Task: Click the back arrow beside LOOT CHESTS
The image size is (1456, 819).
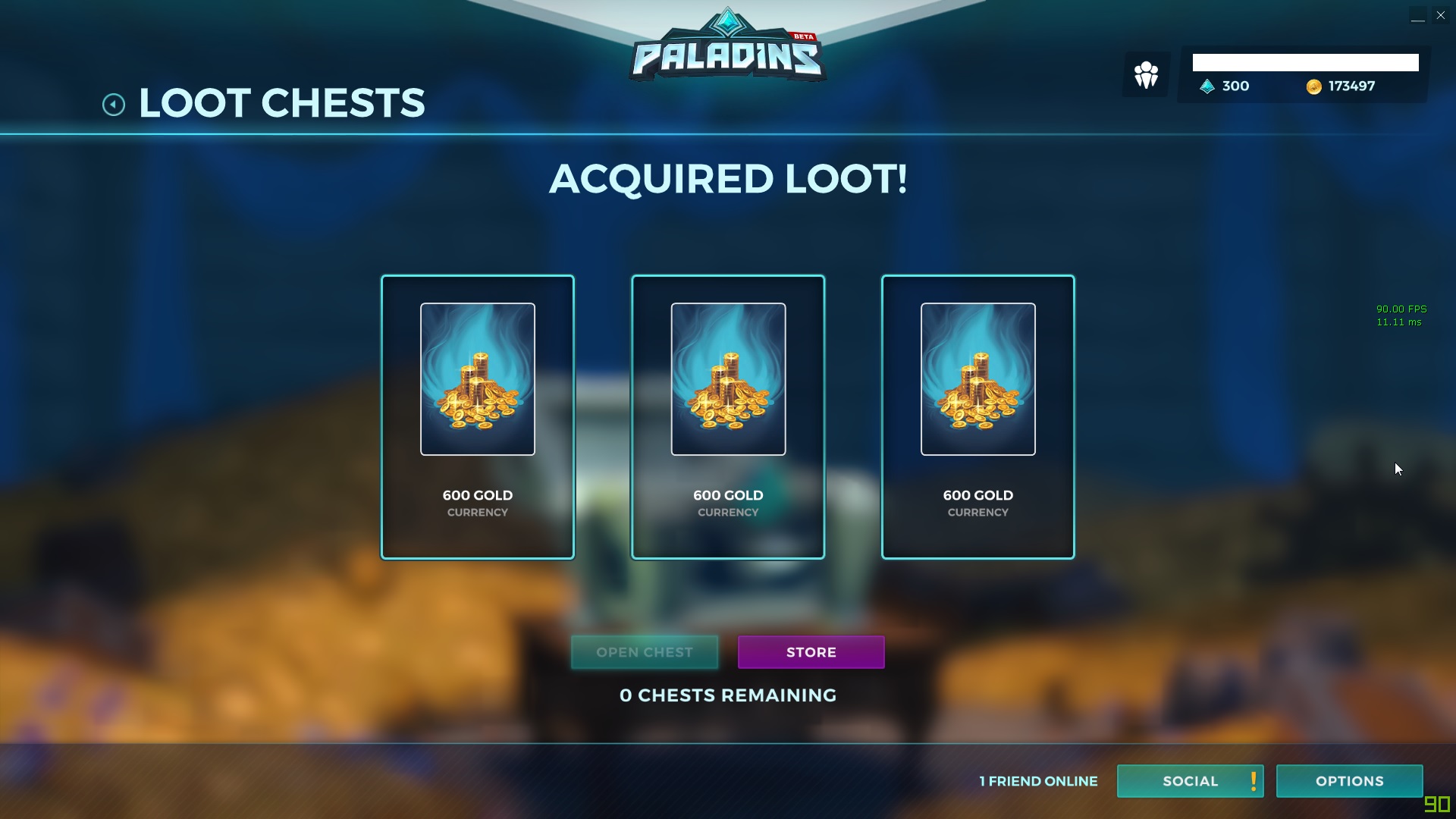Action: [114, 104]
